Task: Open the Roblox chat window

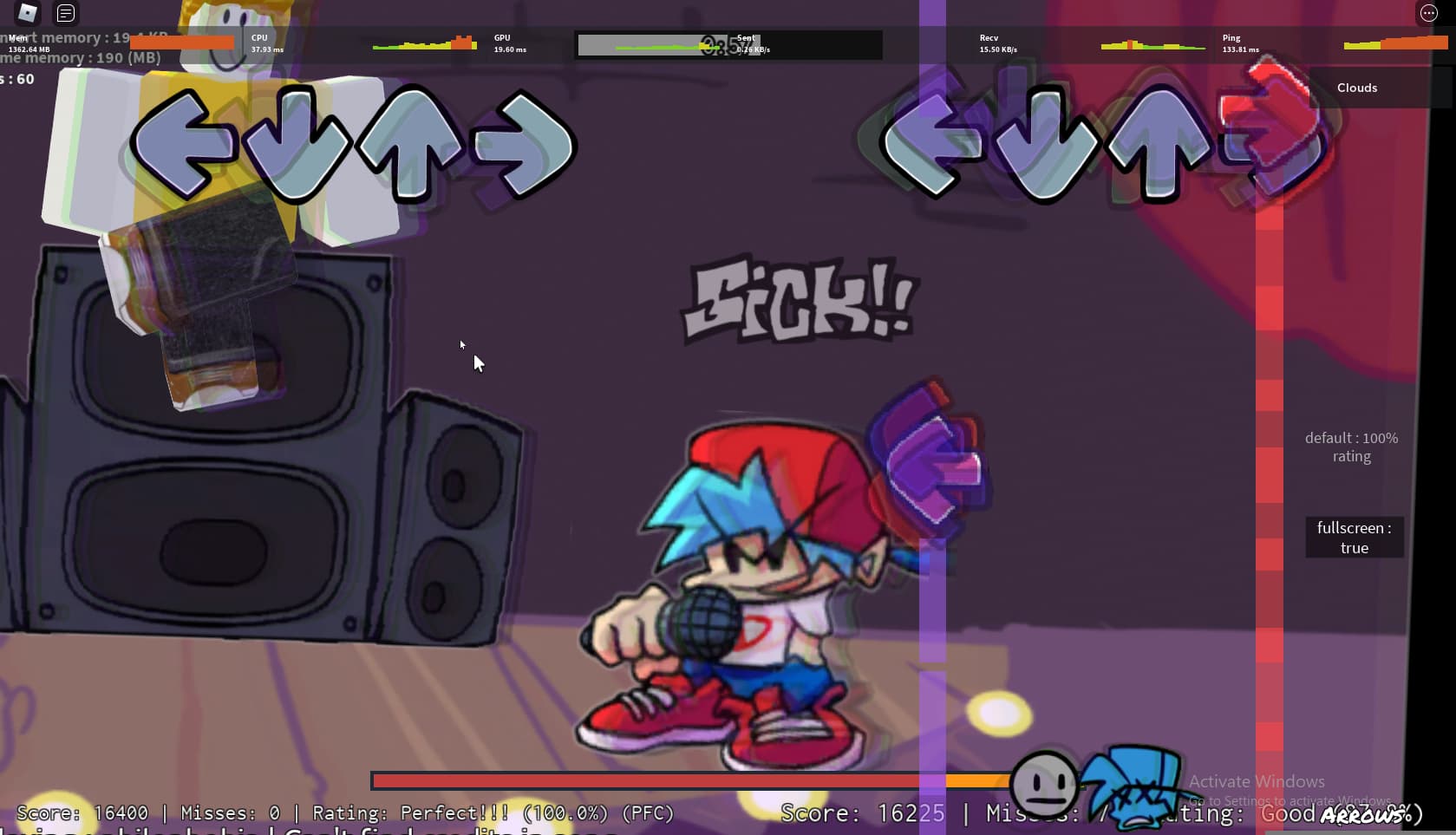Action: click(x=66, y=13)
